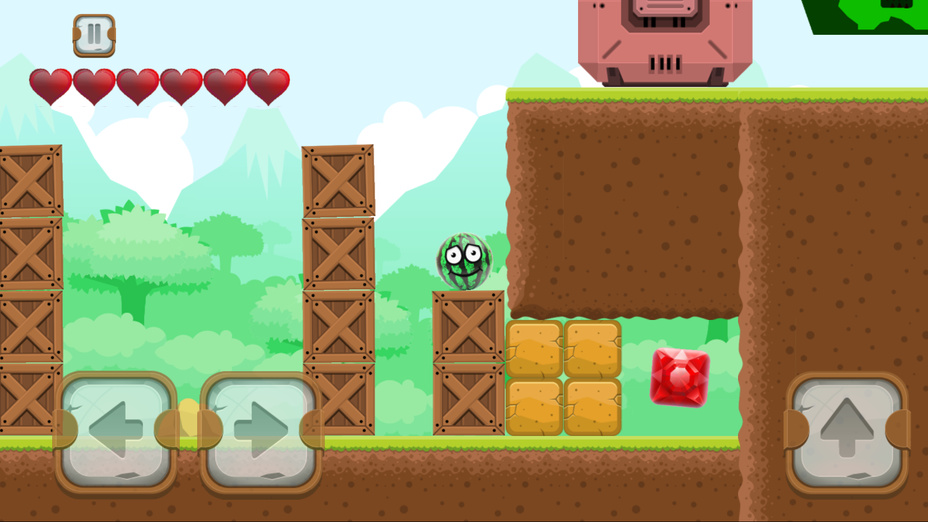Pause the game with the pause button
This screenshot has height=522, width=928.
pyautogui.click(x=94, y=35)
